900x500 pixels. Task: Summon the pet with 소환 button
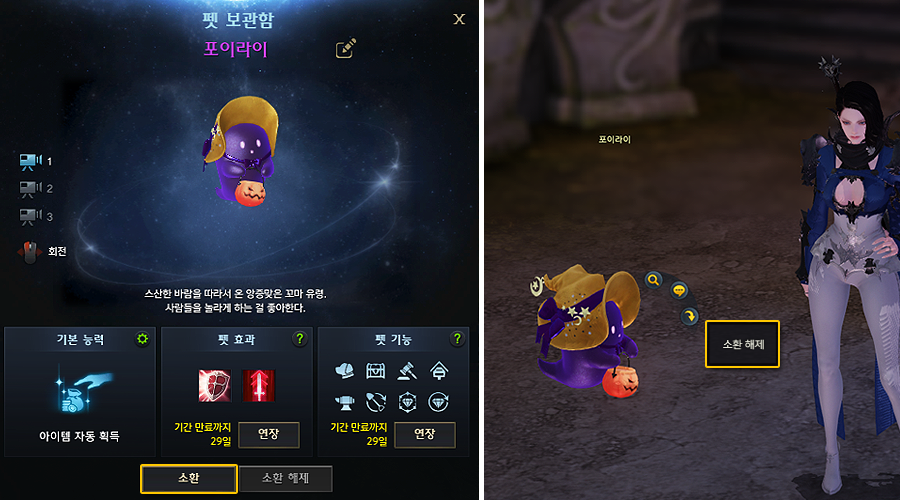click(x=188, y=479)
